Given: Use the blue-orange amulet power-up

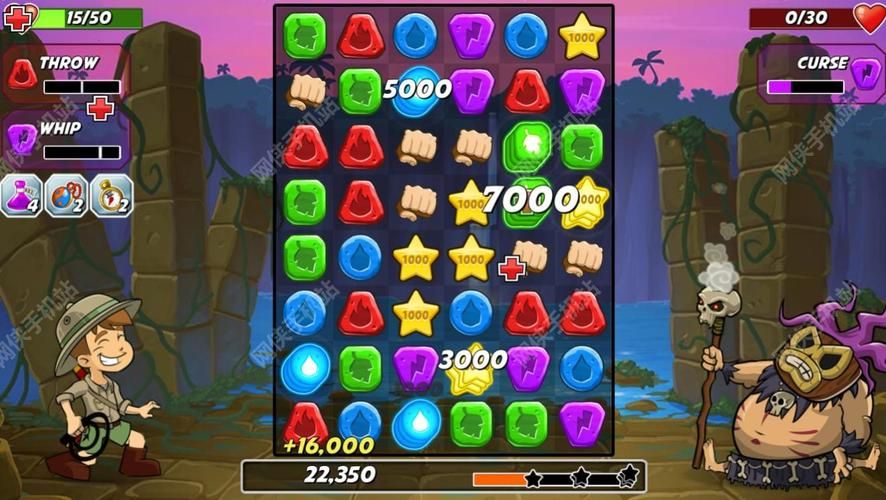Looking at the screenshot, I should pyautogui.click(x=66, y=195).
